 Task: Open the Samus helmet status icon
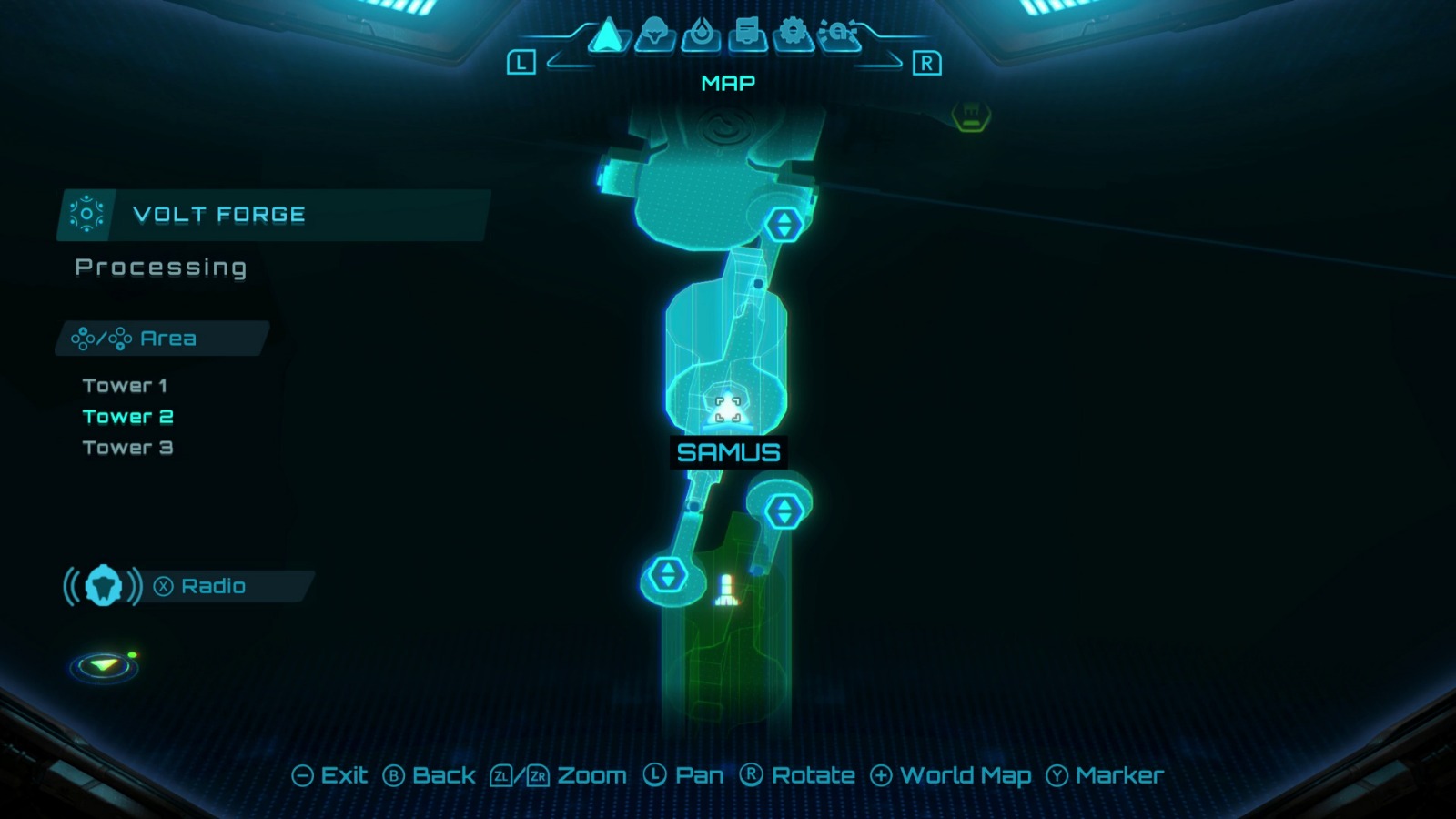[x=656, y=36]
